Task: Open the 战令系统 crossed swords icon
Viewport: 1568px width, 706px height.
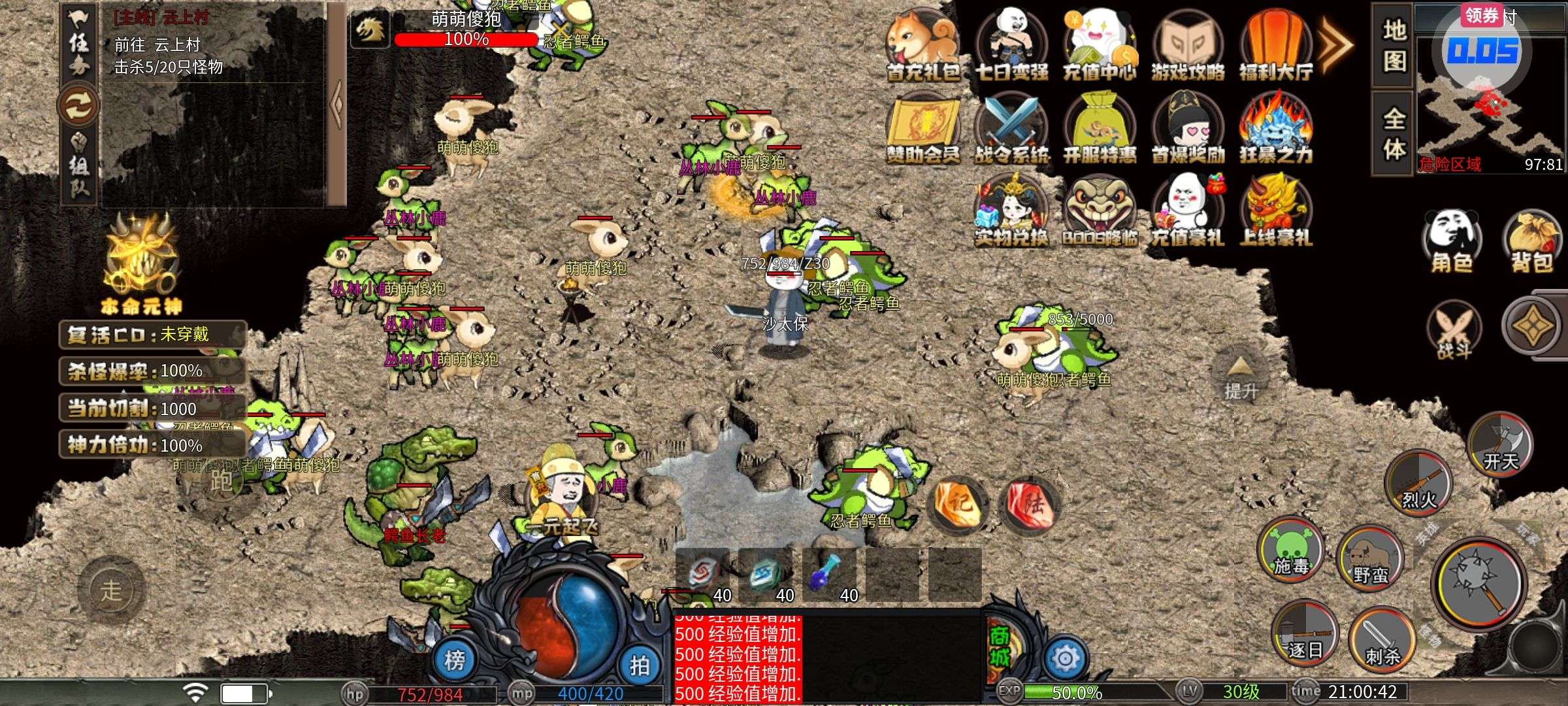Action: point(1011,128)
